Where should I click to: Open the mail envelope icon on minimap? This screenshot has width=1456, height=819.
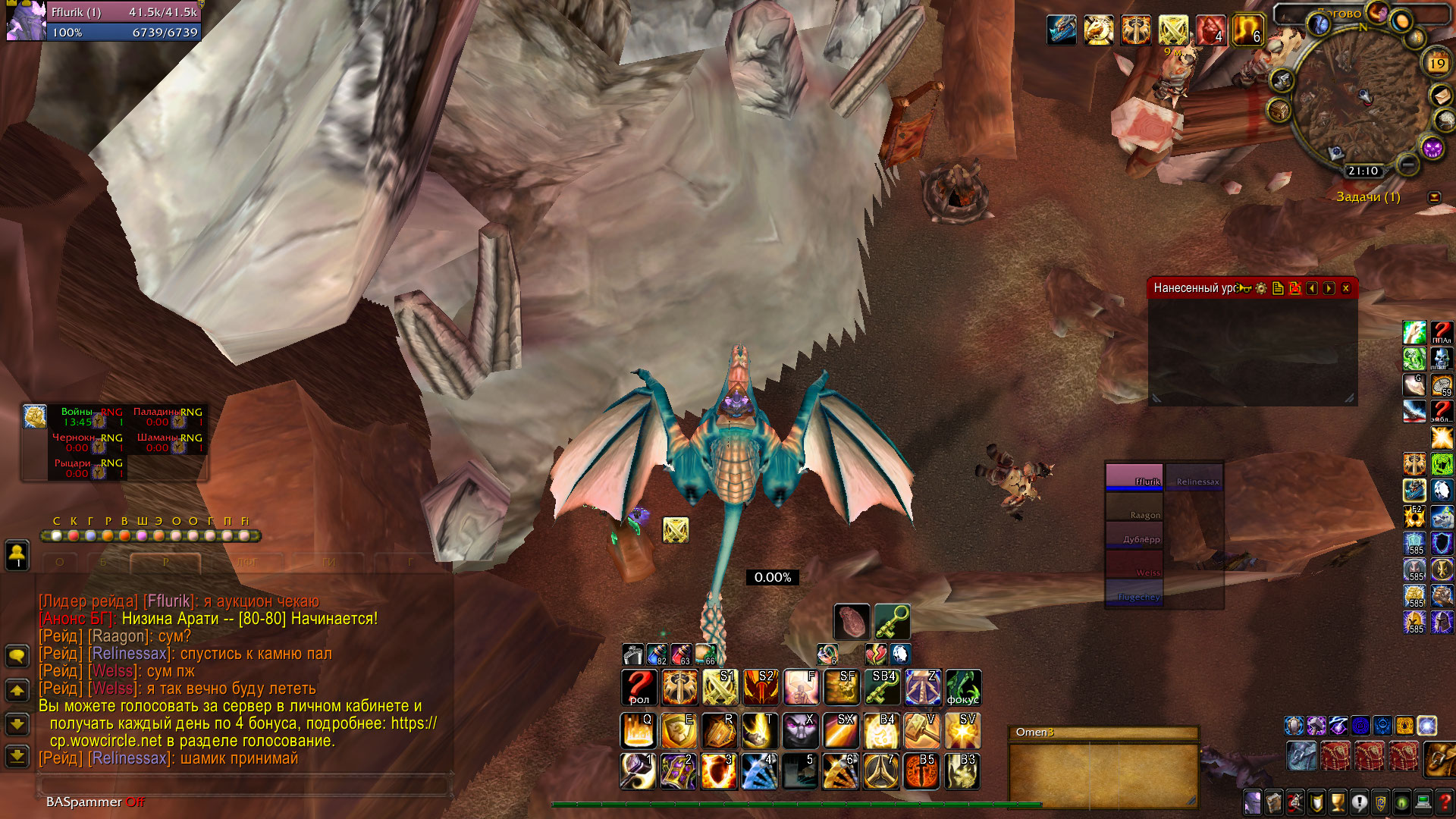[x=1442, y=96]
